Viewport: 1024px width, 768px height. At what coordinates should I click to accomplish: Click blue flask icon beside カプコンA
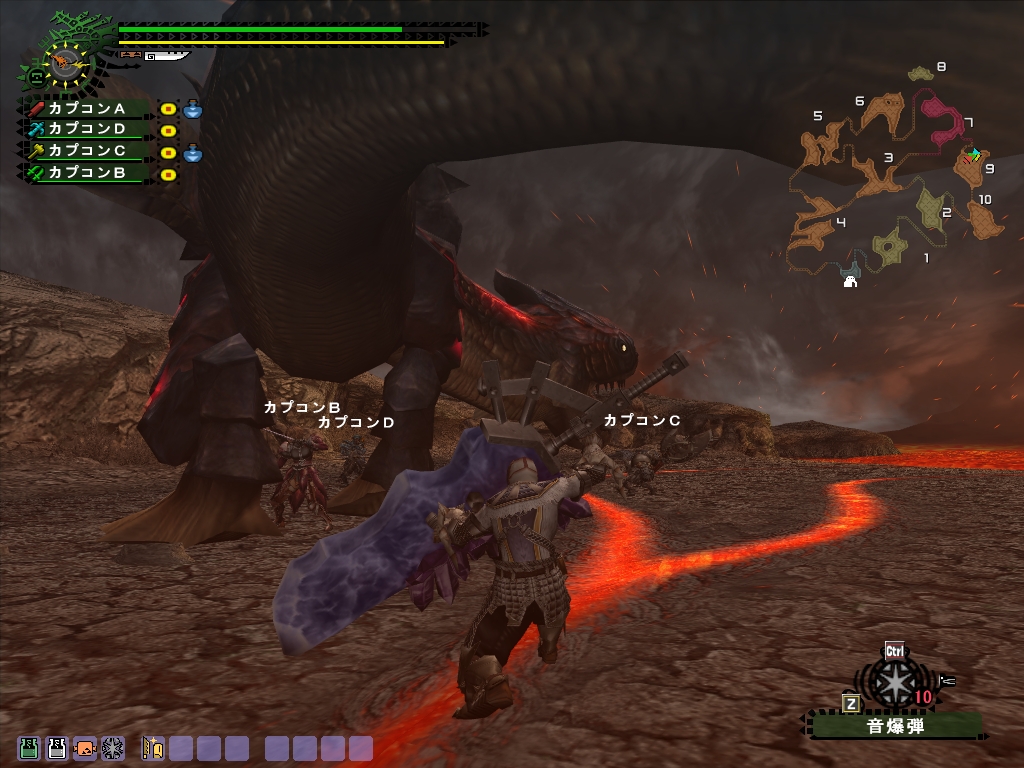tap(193, 108)
